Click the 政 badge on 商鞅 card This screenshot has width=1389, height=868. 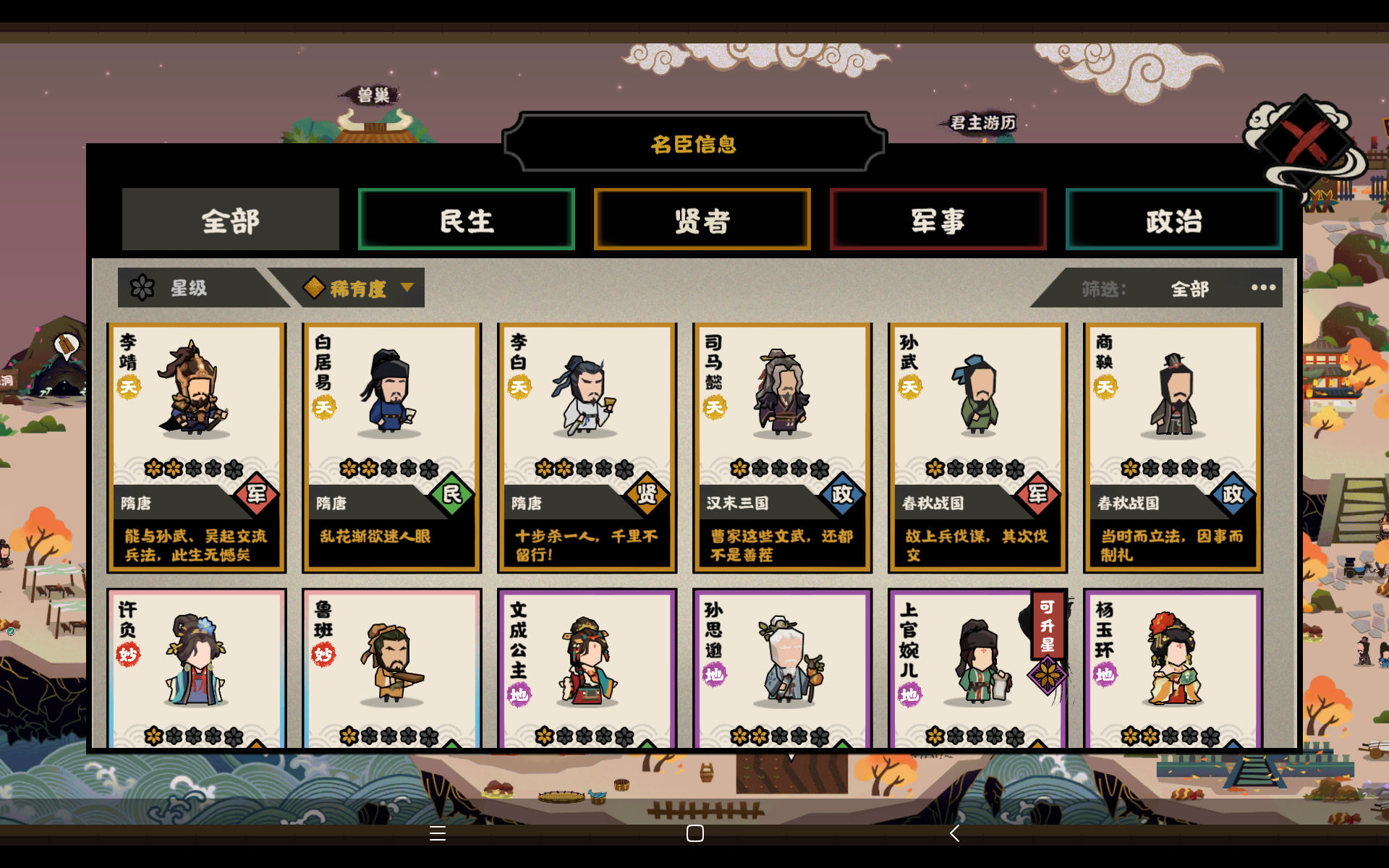(x=1233, y=494)
